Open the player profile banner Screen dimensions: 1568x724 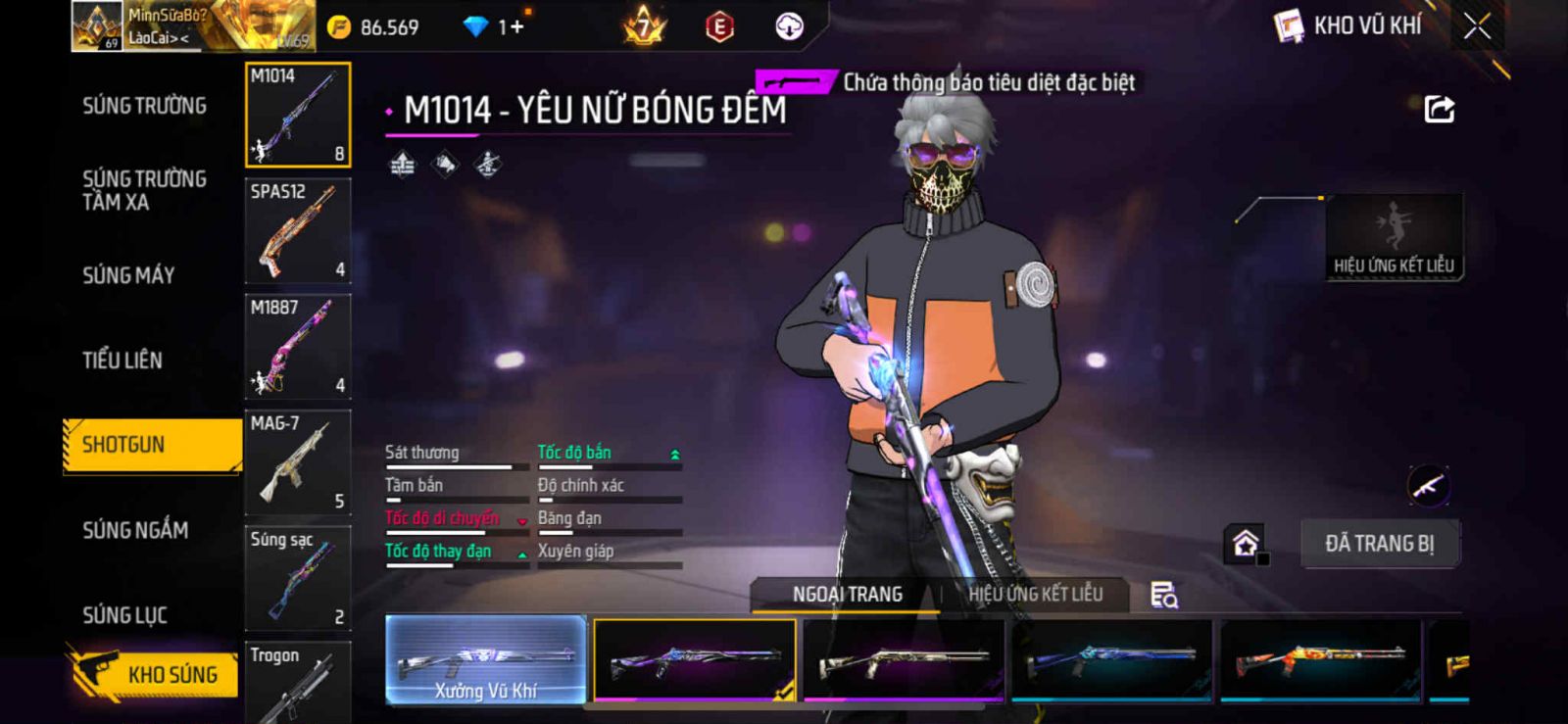click(x=193, y=26)
